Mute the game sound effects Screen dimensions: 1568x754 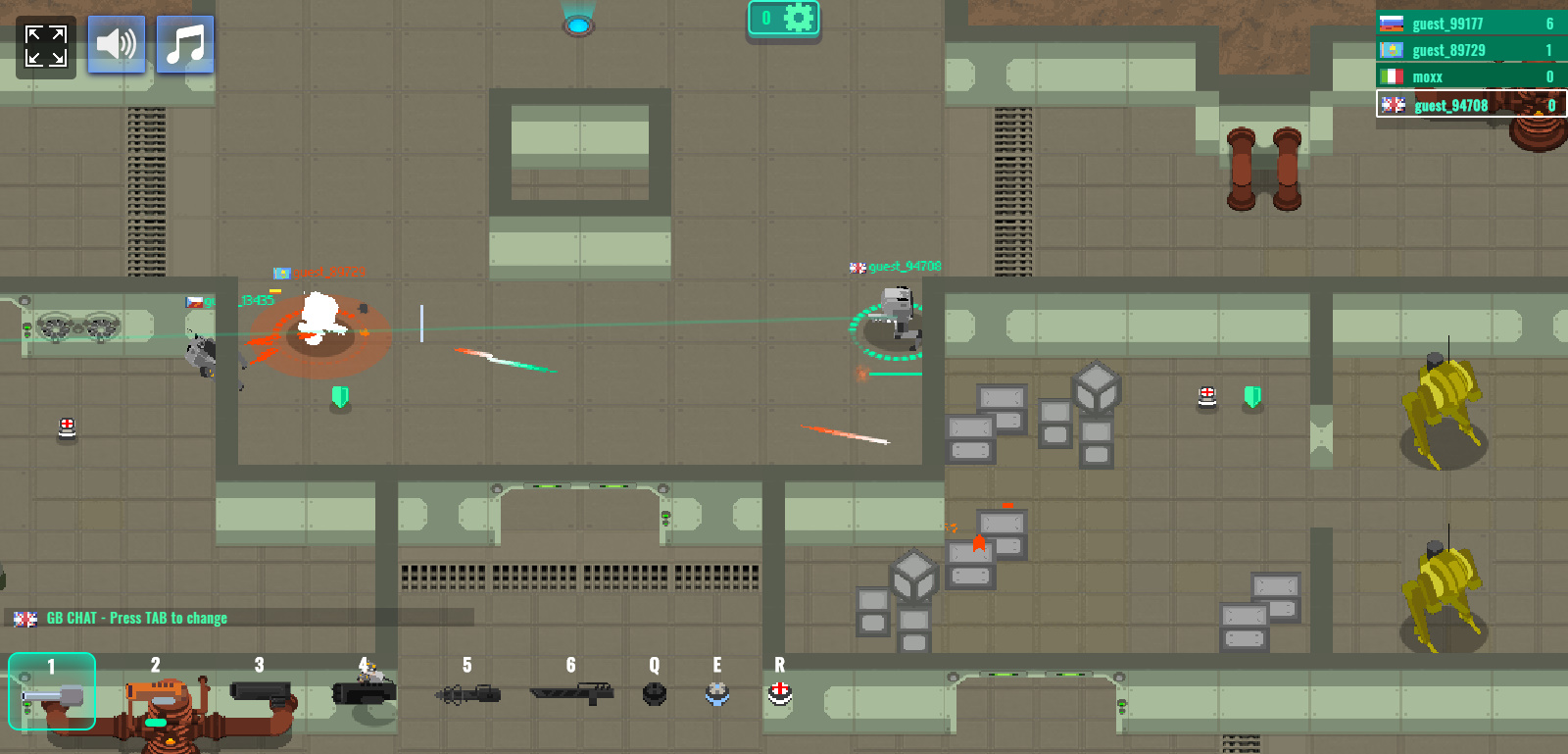[116, 44]
